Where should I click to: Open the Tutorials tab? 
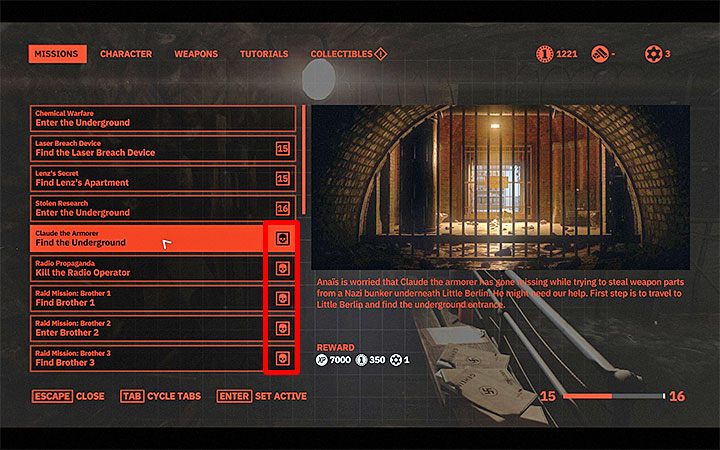[264, 54]
